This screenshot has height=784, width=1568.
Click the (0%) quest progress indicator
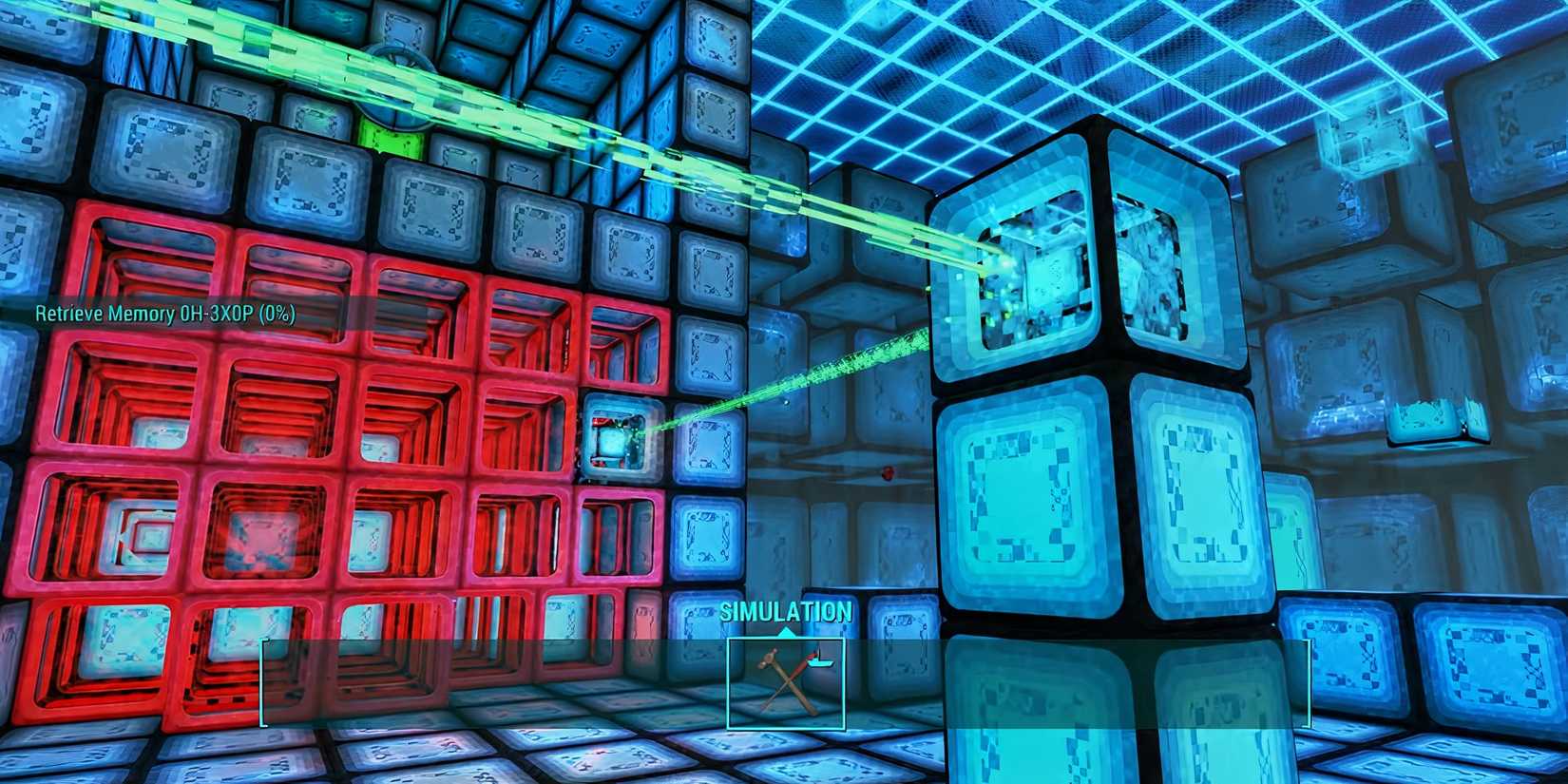278,313
